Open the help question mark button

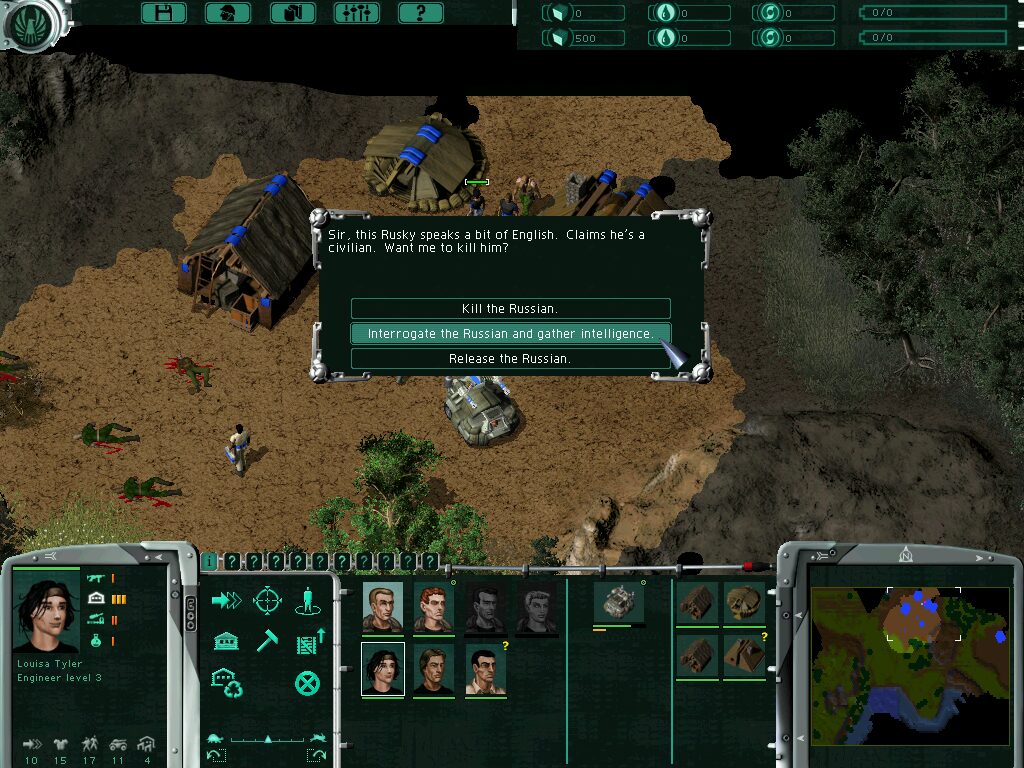[420, 13]
